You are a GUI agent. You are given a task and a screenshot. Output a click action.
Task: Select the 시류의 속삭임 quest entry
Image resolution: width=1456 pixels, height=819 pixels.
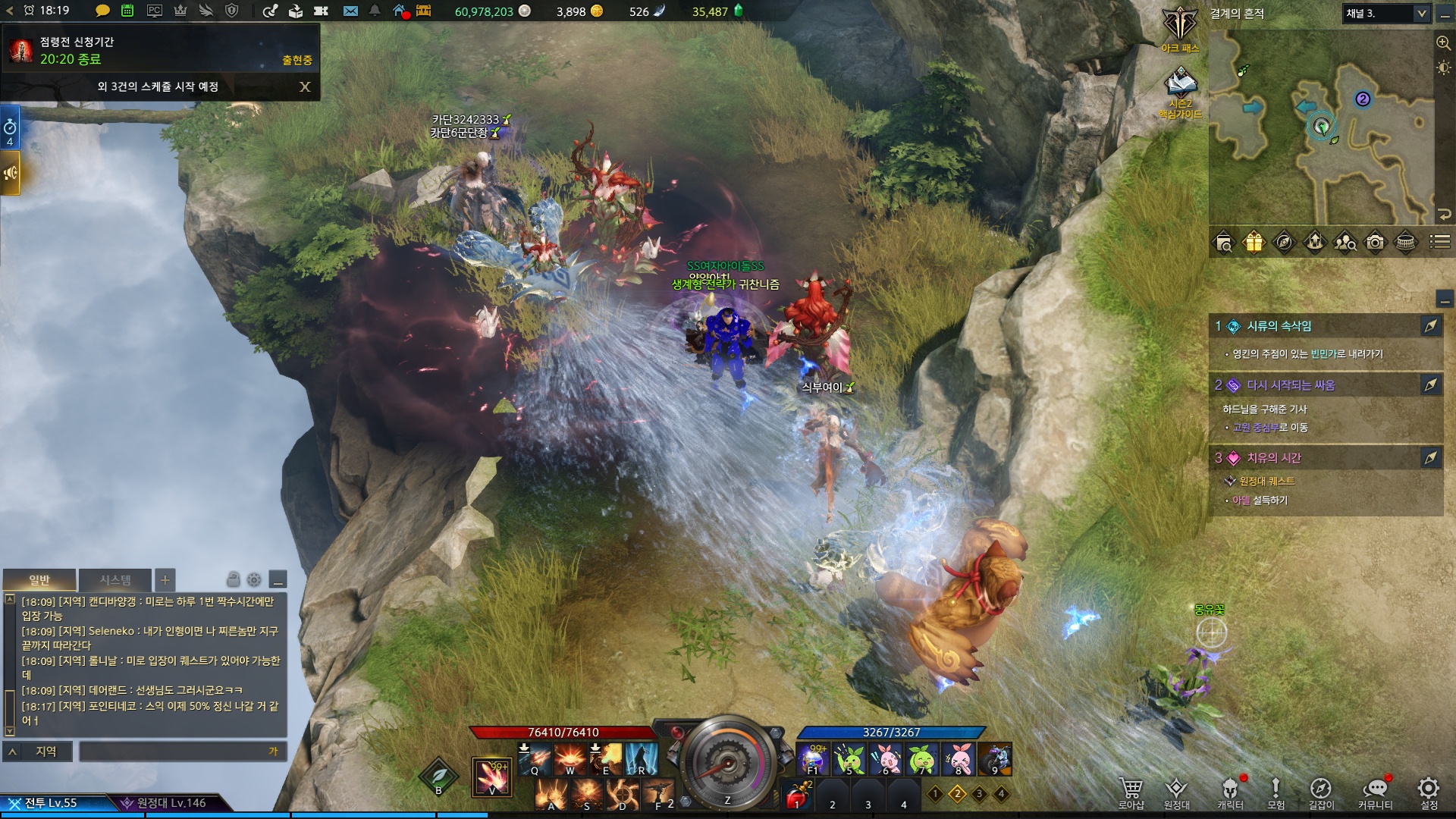(x=1279, y=326)
